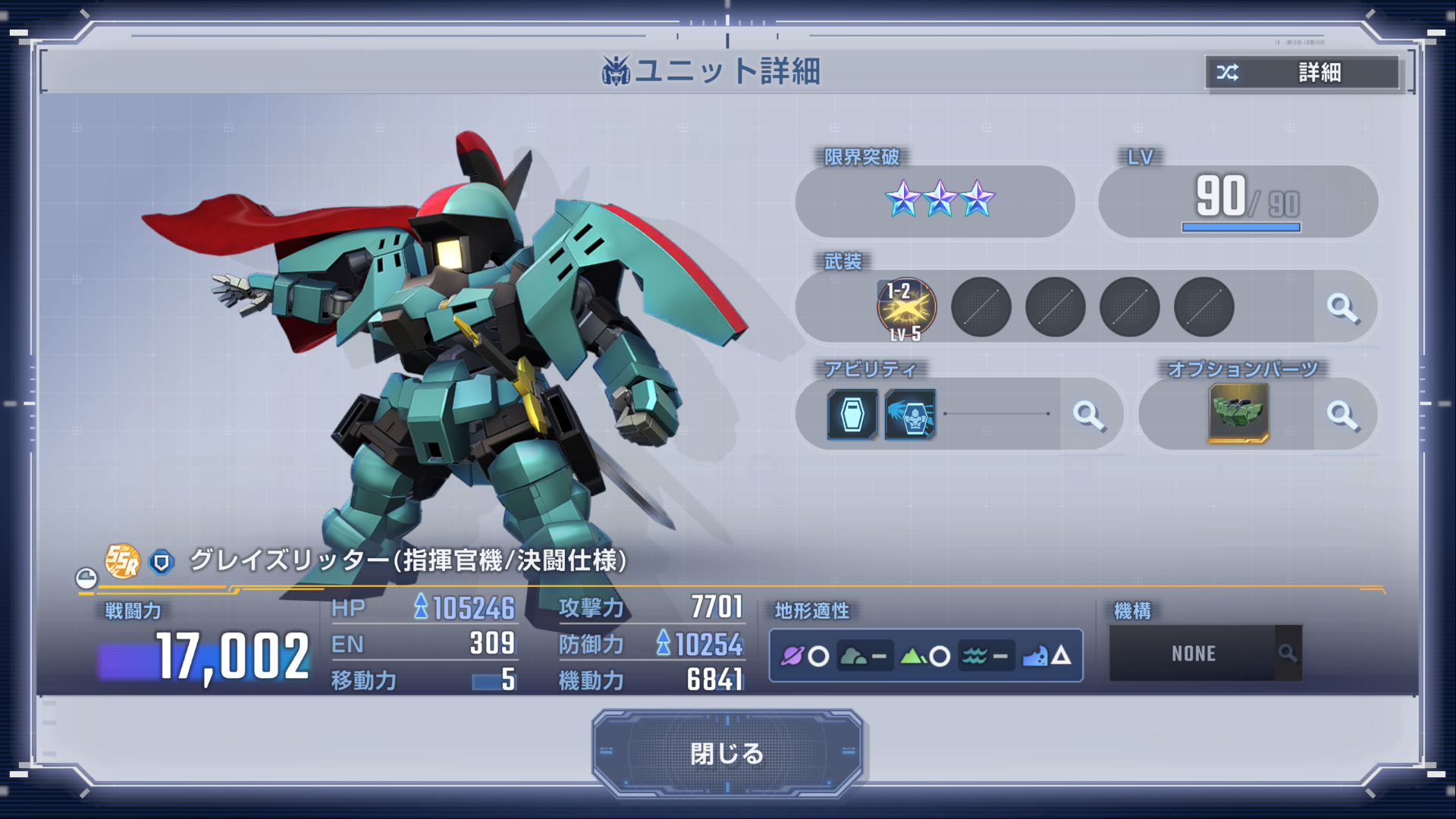1456x819 pixels.
Task: Click the SSR rarity badge
Action: (x=122, y=561)
